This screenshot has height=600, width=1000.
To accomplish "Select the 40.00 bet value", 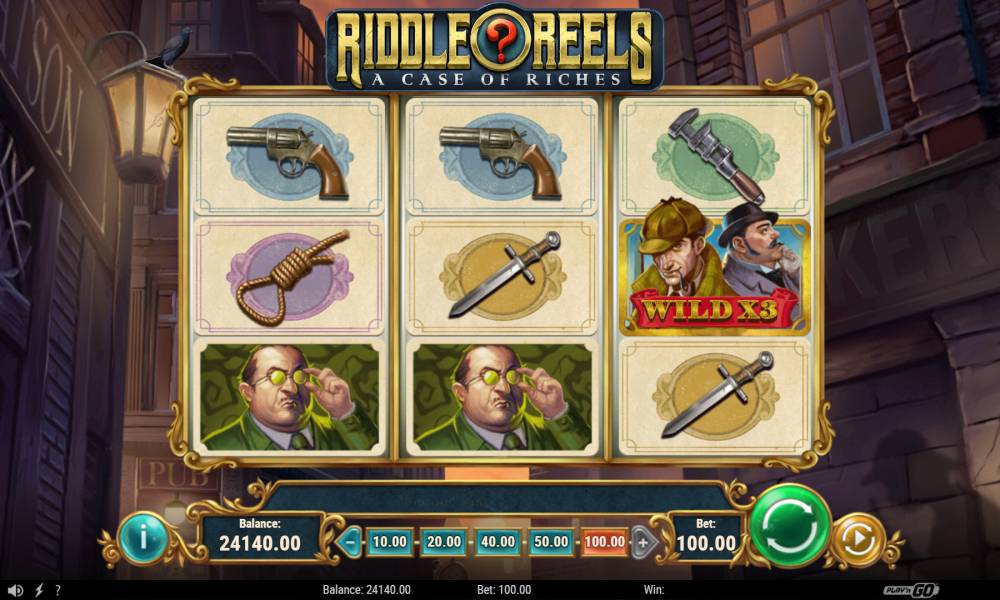I will tap(497, 542).
